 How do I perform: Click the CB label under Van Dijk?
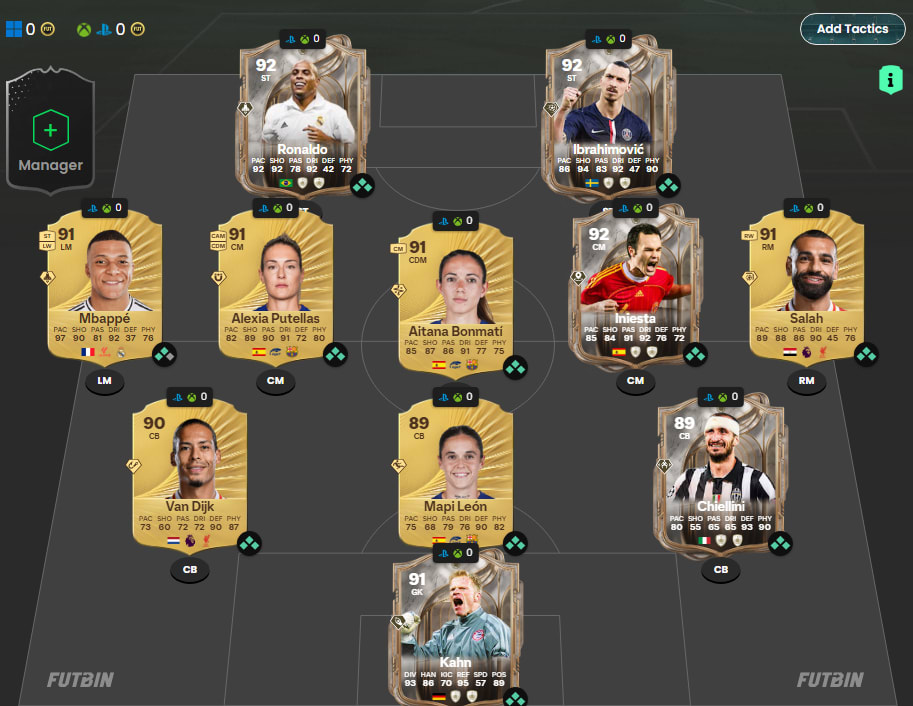tap(189, 571)
